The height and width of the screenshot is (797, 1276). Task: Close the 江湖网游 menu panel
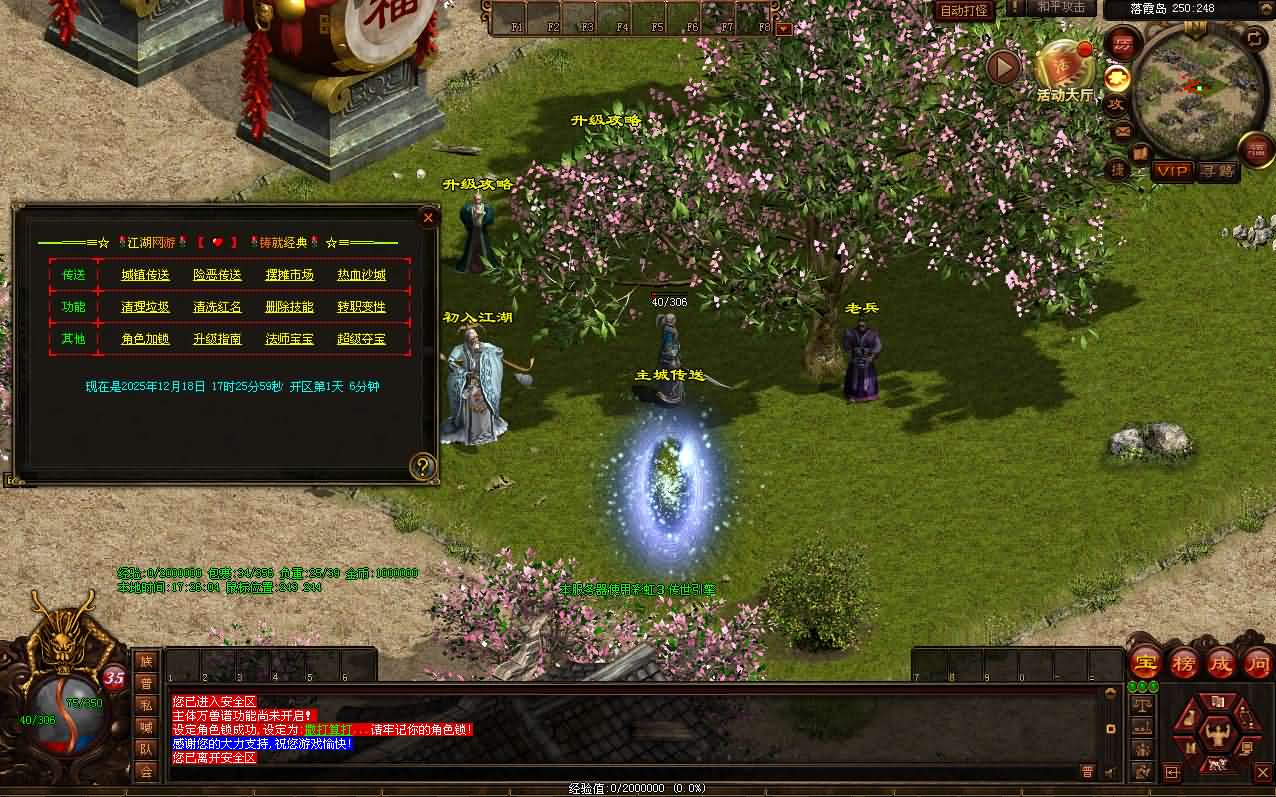pyautogui.click(x=428, y=217)
